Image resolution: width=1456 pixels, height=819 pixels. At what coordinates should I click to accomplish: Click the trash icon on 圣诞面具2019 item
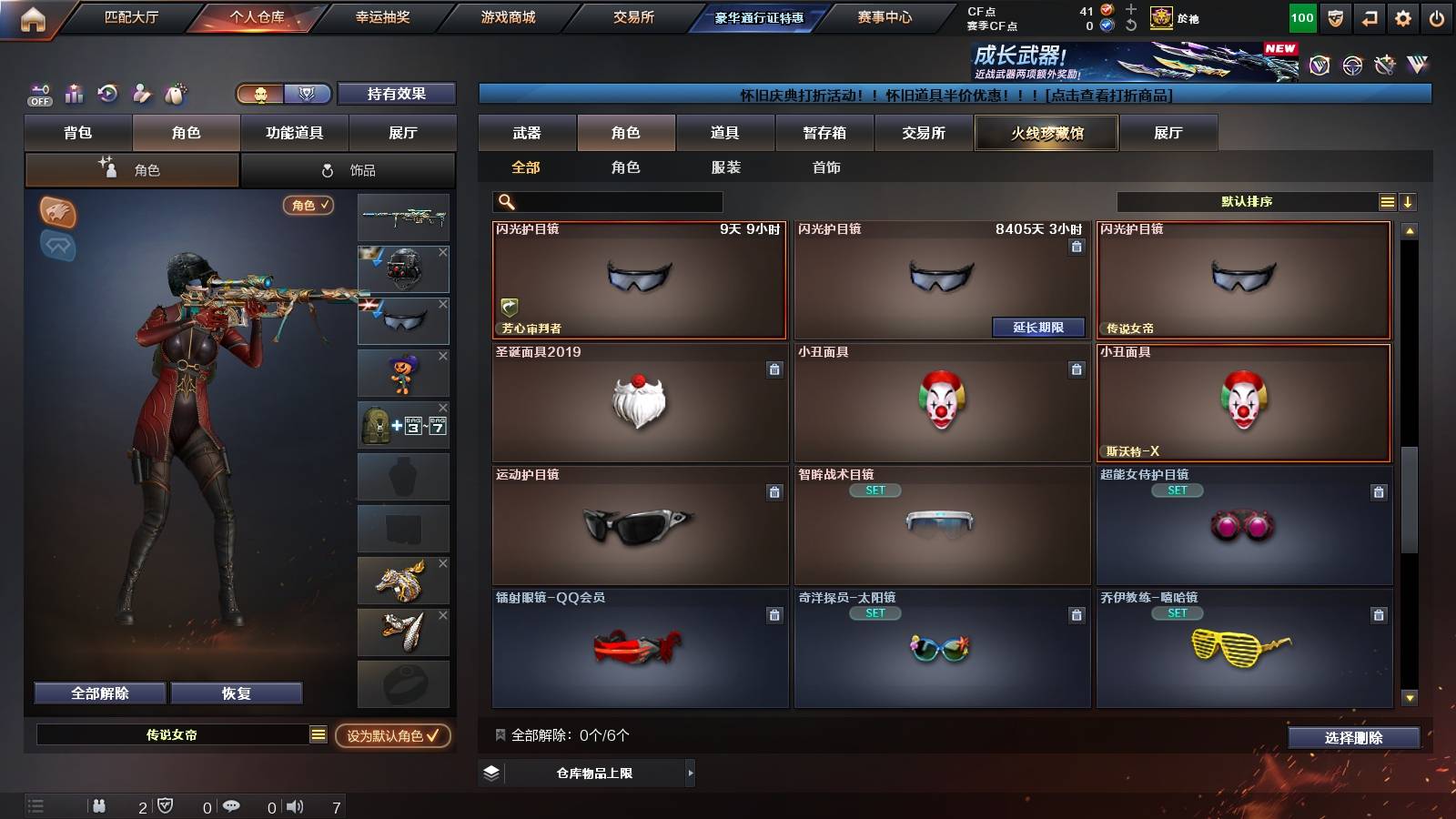pyautogui.click(x=774, y=370)
